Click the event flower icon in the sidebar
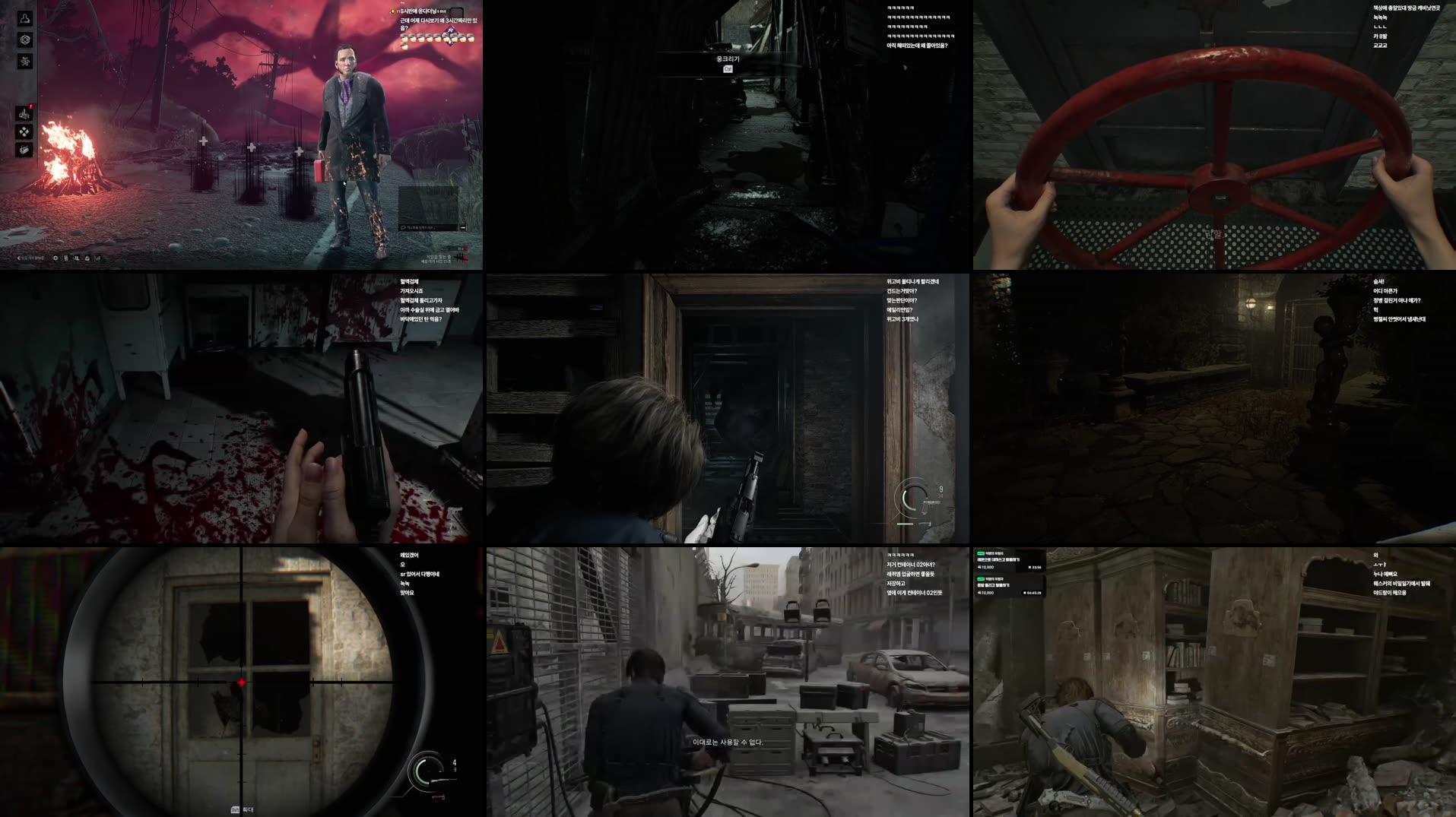 point(25,61)
